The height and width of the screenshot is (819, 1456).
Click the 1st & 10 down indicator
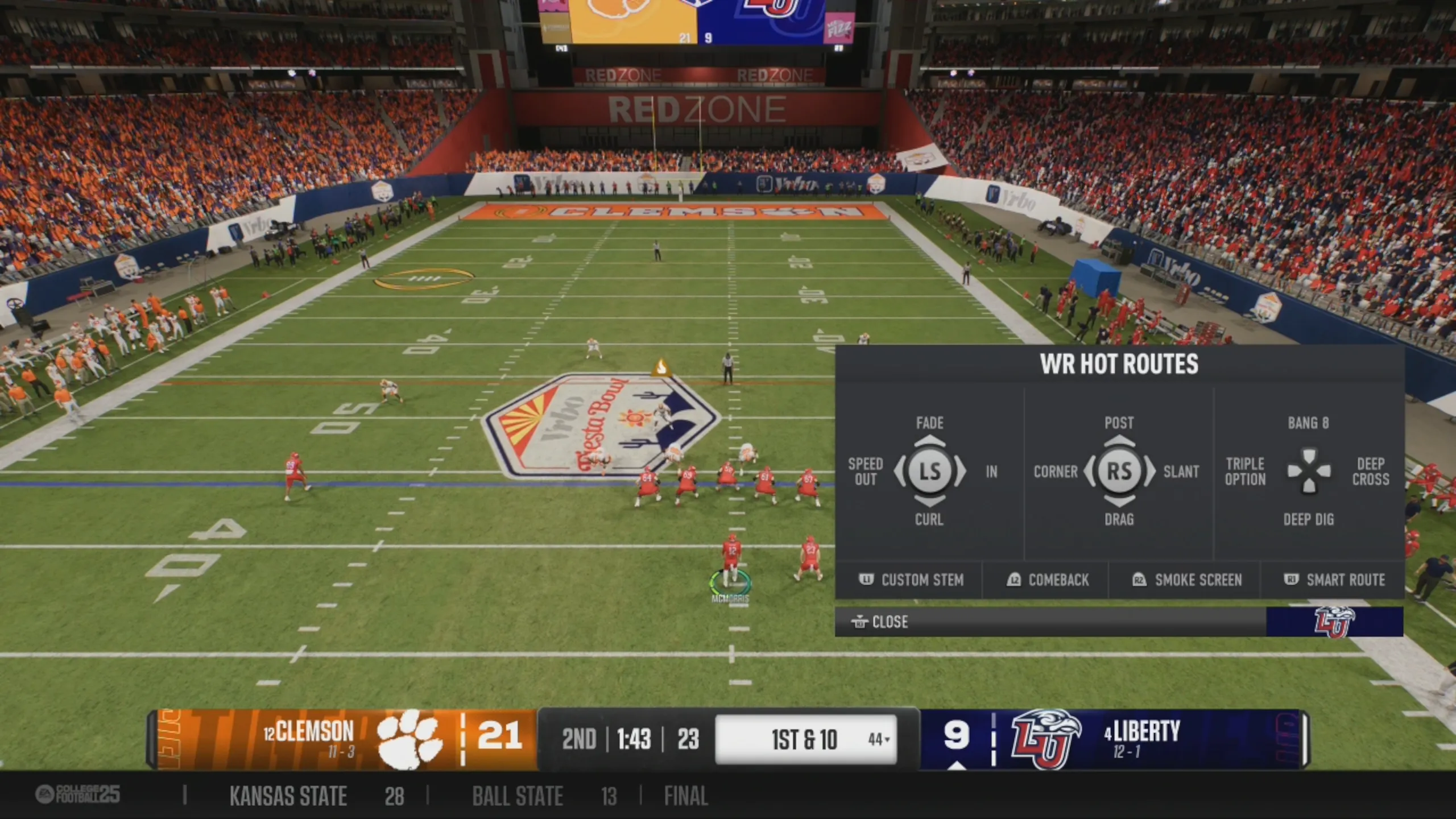coord(804,740)
